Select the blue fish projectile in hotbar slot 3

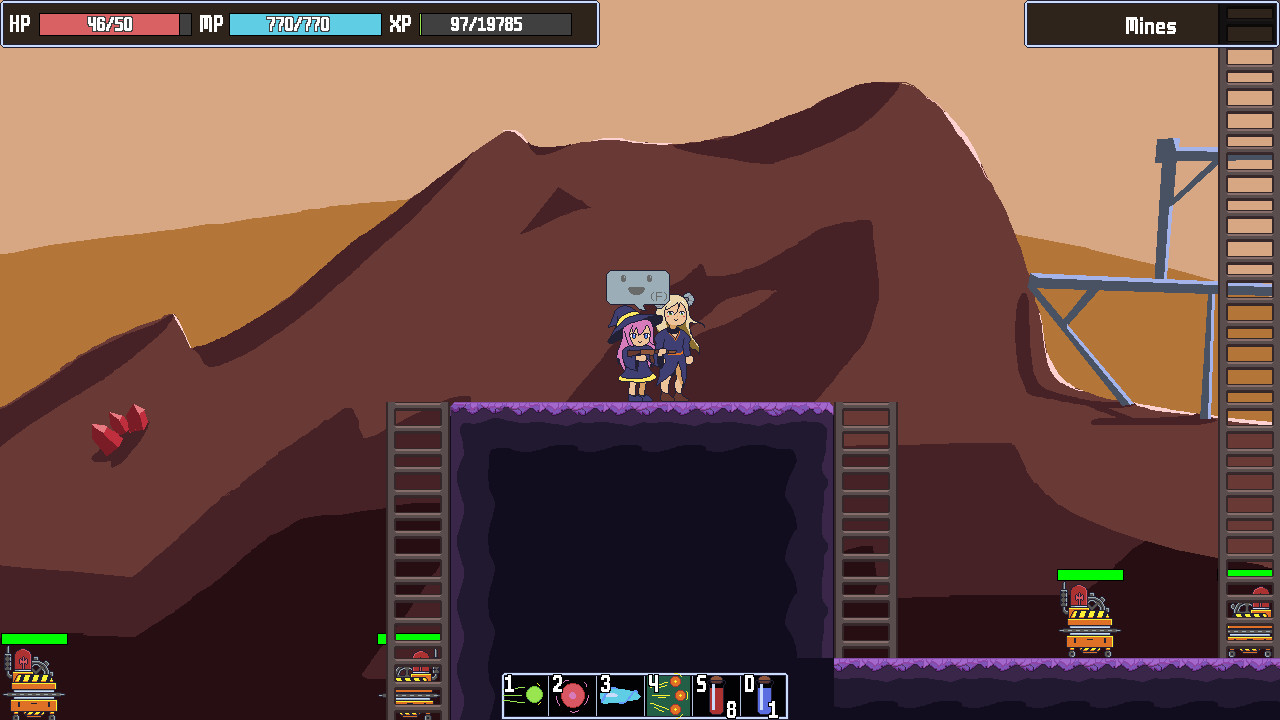(x=618, y=695)
